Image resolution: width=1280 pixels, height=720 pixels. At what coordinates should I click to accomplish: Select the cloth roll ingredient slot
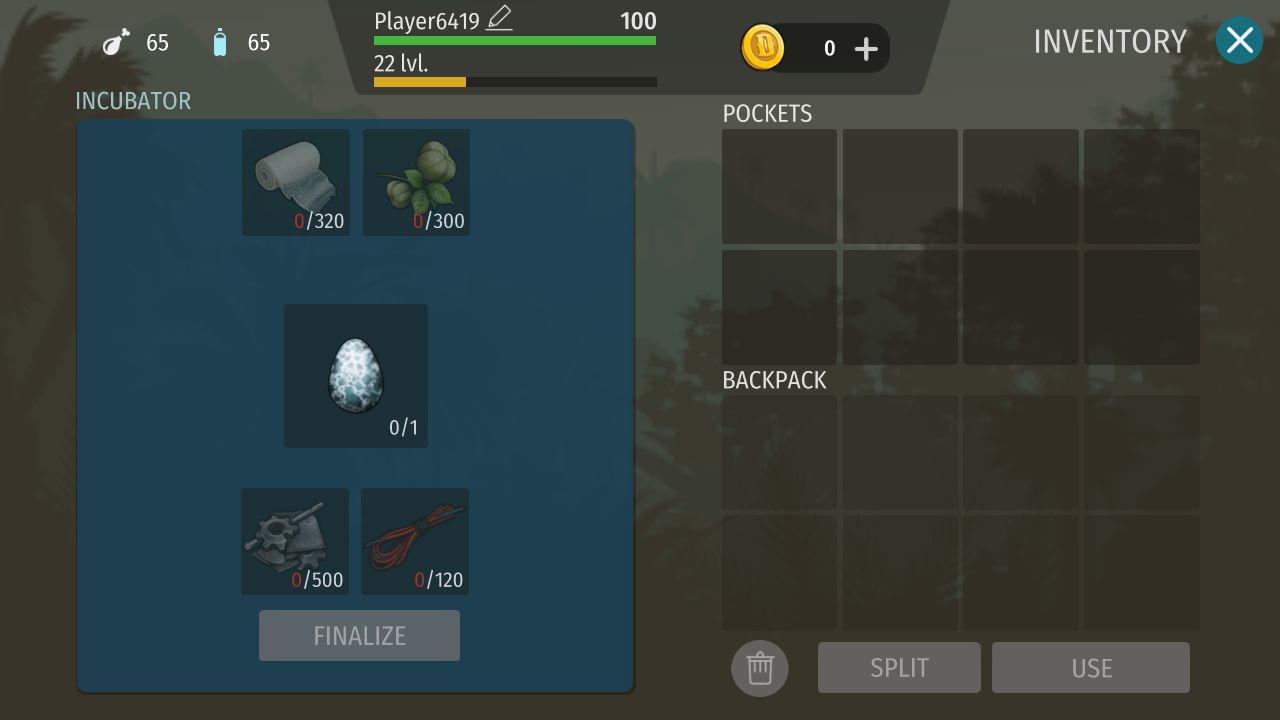(295, 180)
